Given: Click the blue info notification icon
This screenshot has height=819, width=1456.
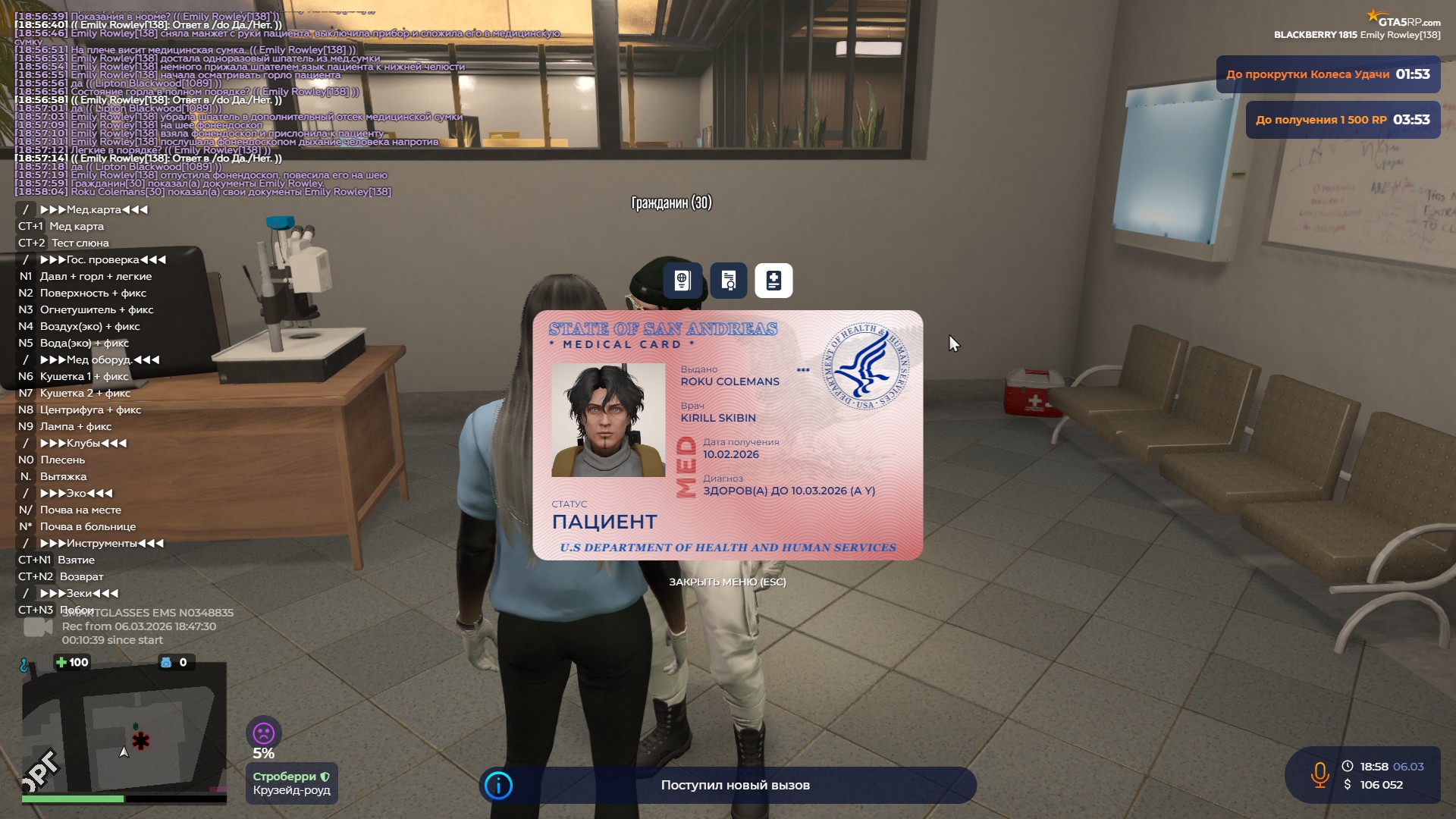Looking at the screenshot, I should pos(498,785).
